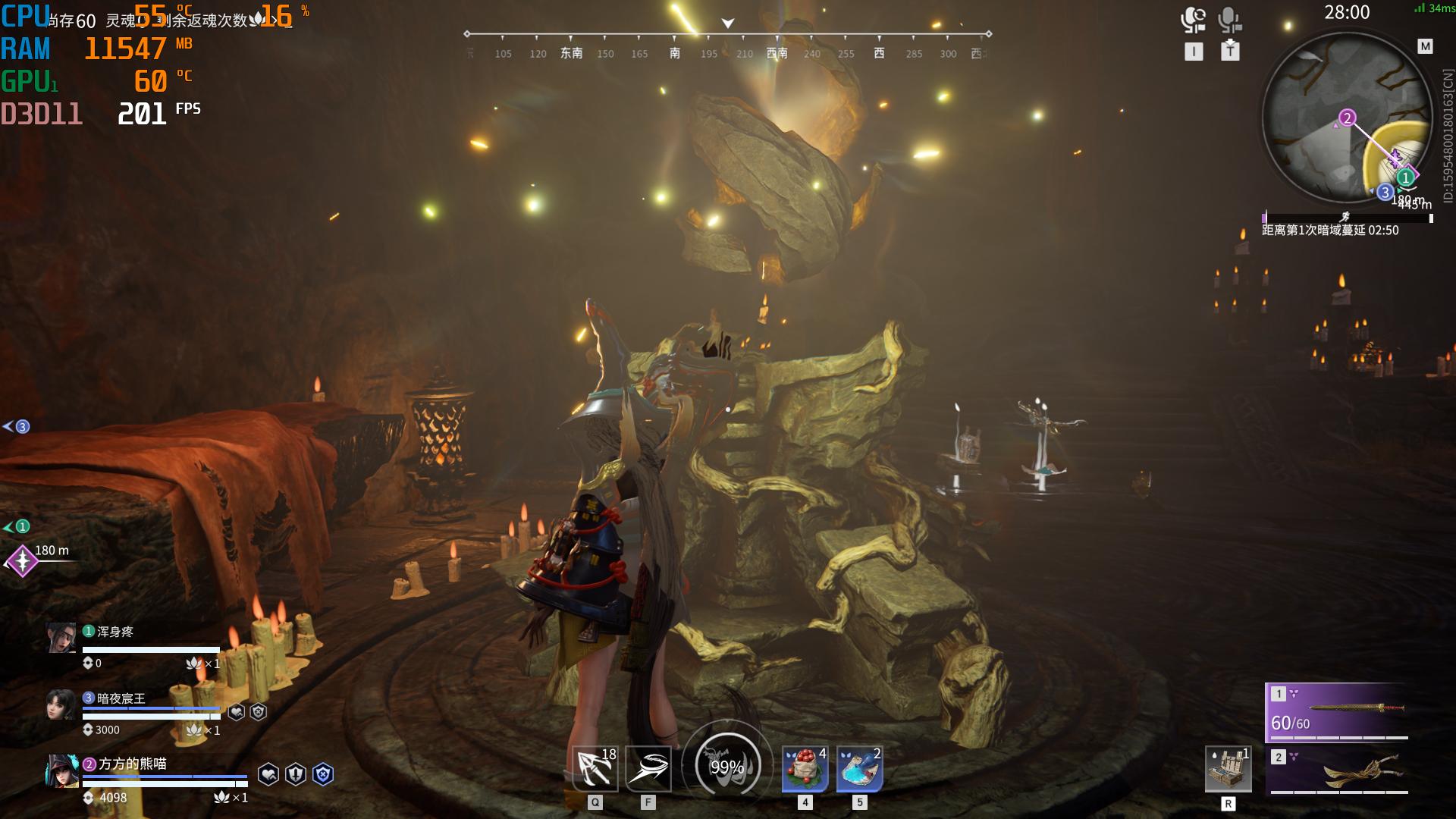Select the primary sword weapon slot
The image size is (1456, 819).
pyautogui.click(x=1337, y=711)
